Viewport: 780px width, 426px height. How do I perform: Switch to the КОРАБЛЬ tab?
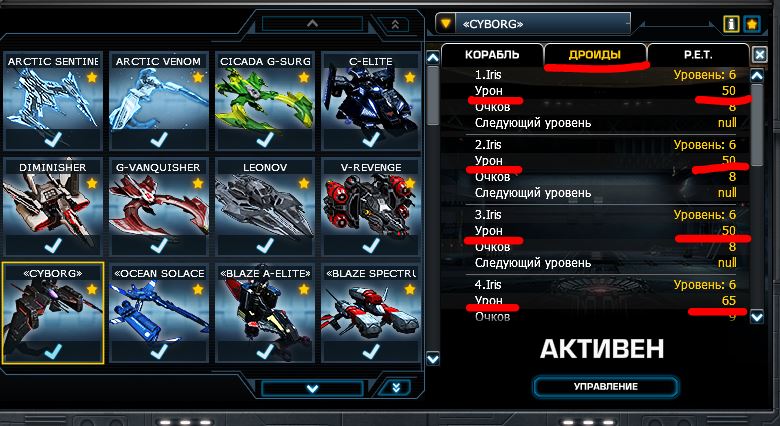click(491, 55)
